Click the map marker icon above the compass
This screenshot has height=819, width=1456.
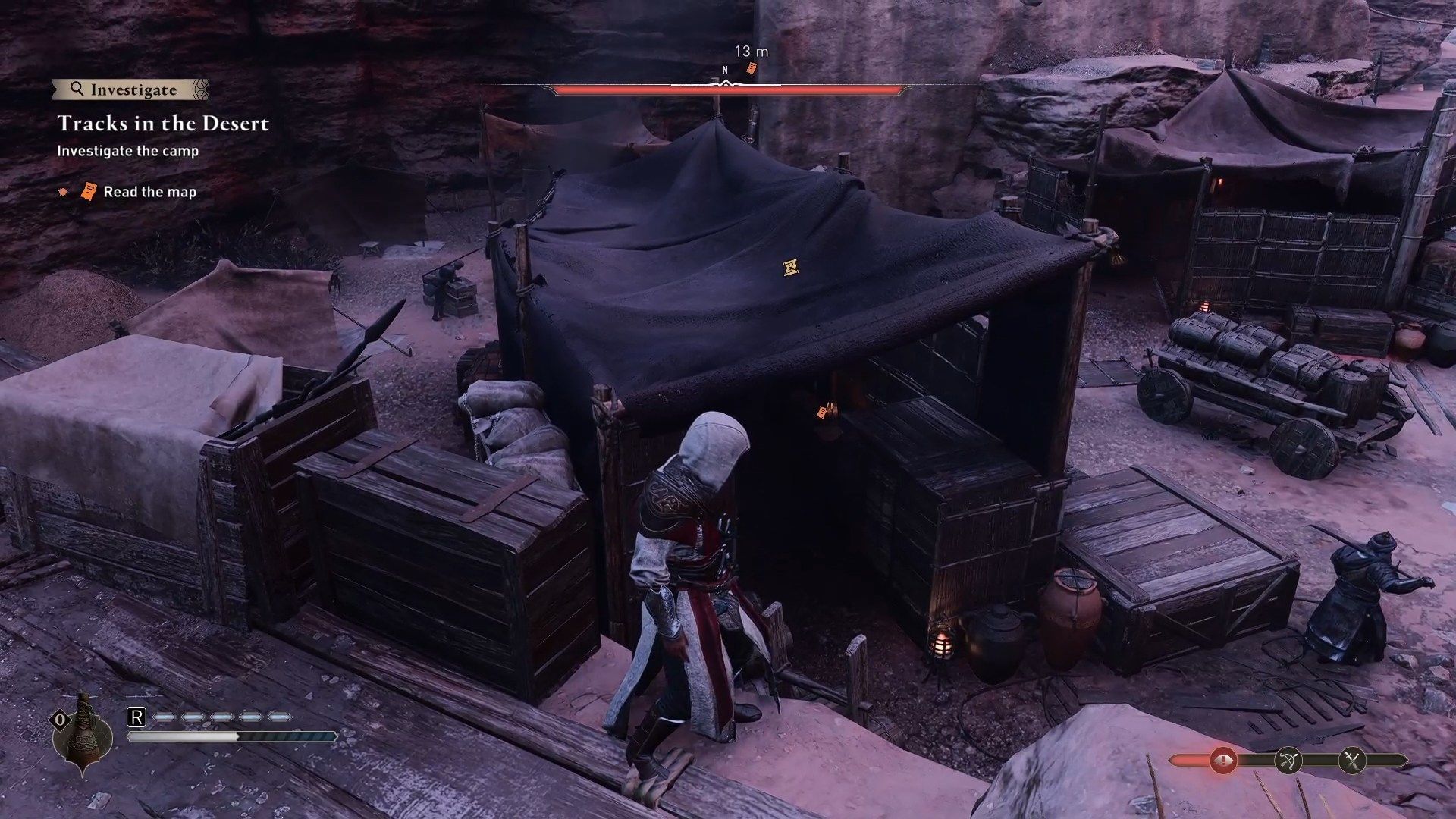751,69
